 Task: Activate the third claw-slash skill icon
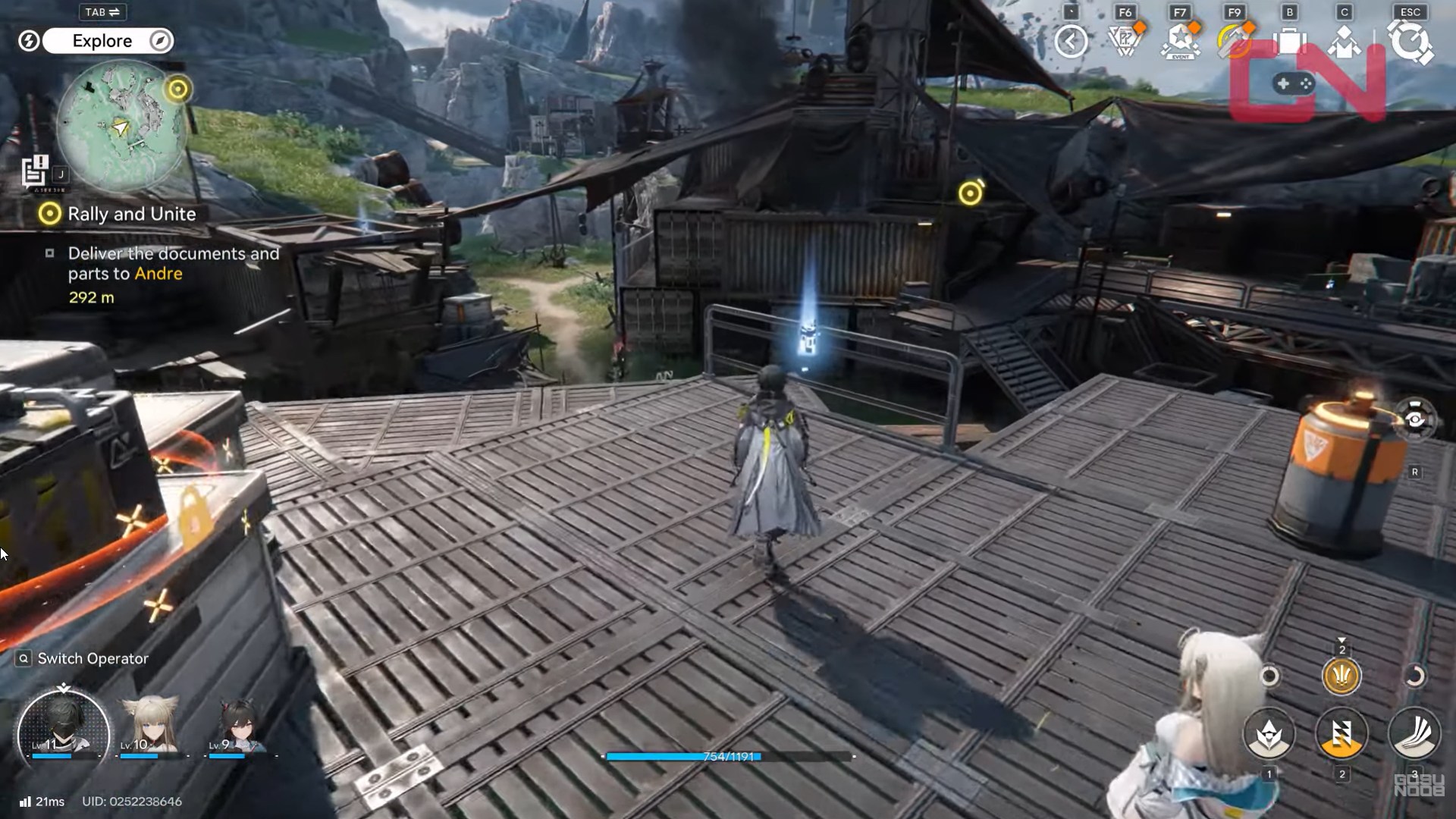coord(1414,734)
